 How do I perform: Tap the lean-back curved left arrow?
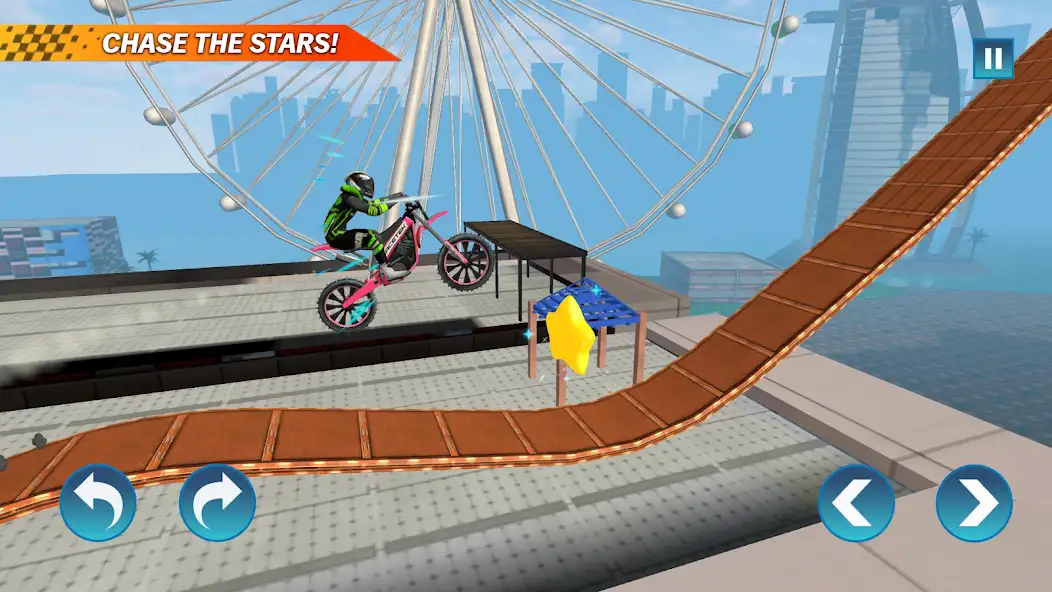(98, 502)
